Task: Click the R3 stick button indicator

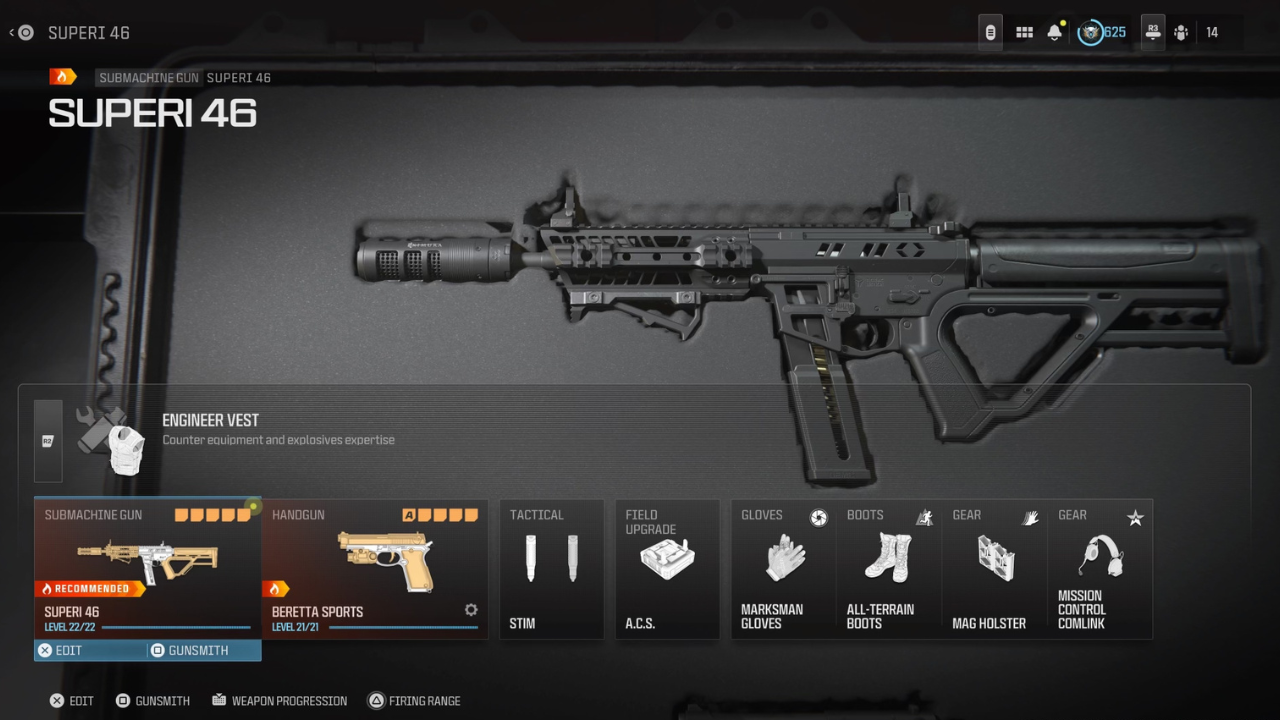Action: click(x=1152, y=31)
